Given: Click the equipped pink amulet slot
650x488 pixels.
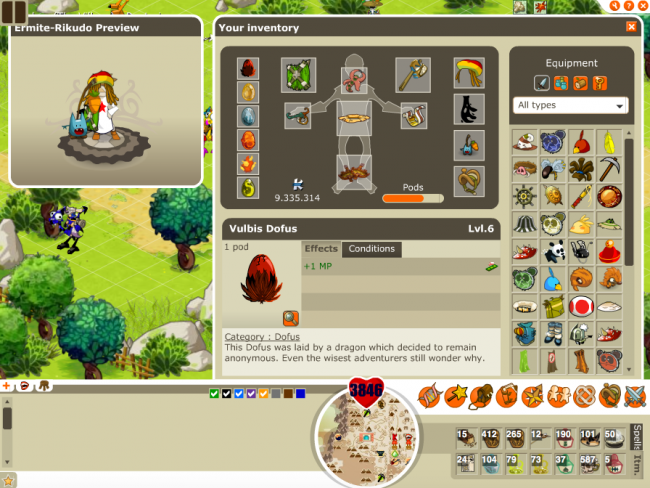Looking at the screenshot, I should [354, 79].
